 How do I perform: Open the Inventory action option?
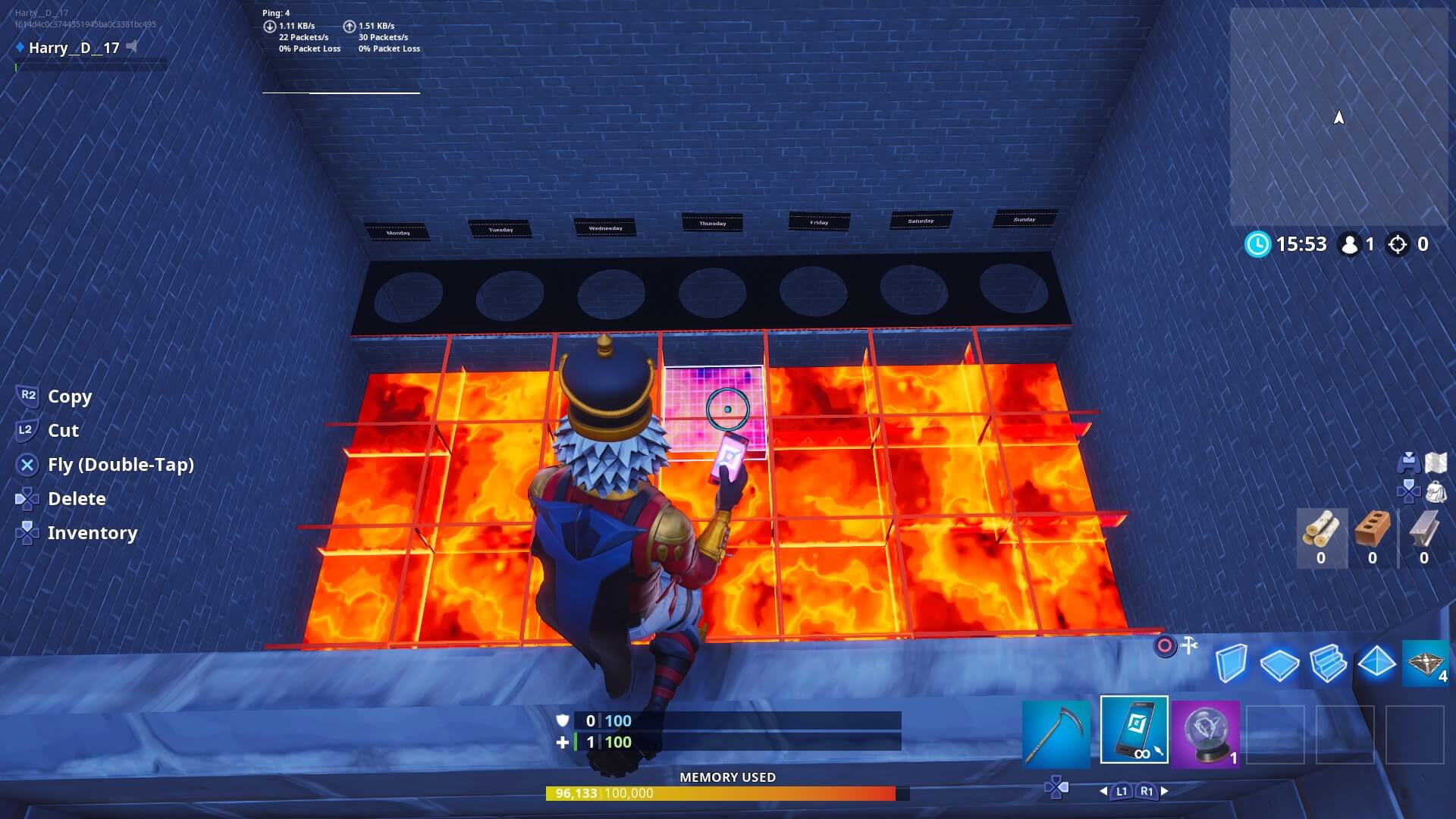click(x=93, y=532)
